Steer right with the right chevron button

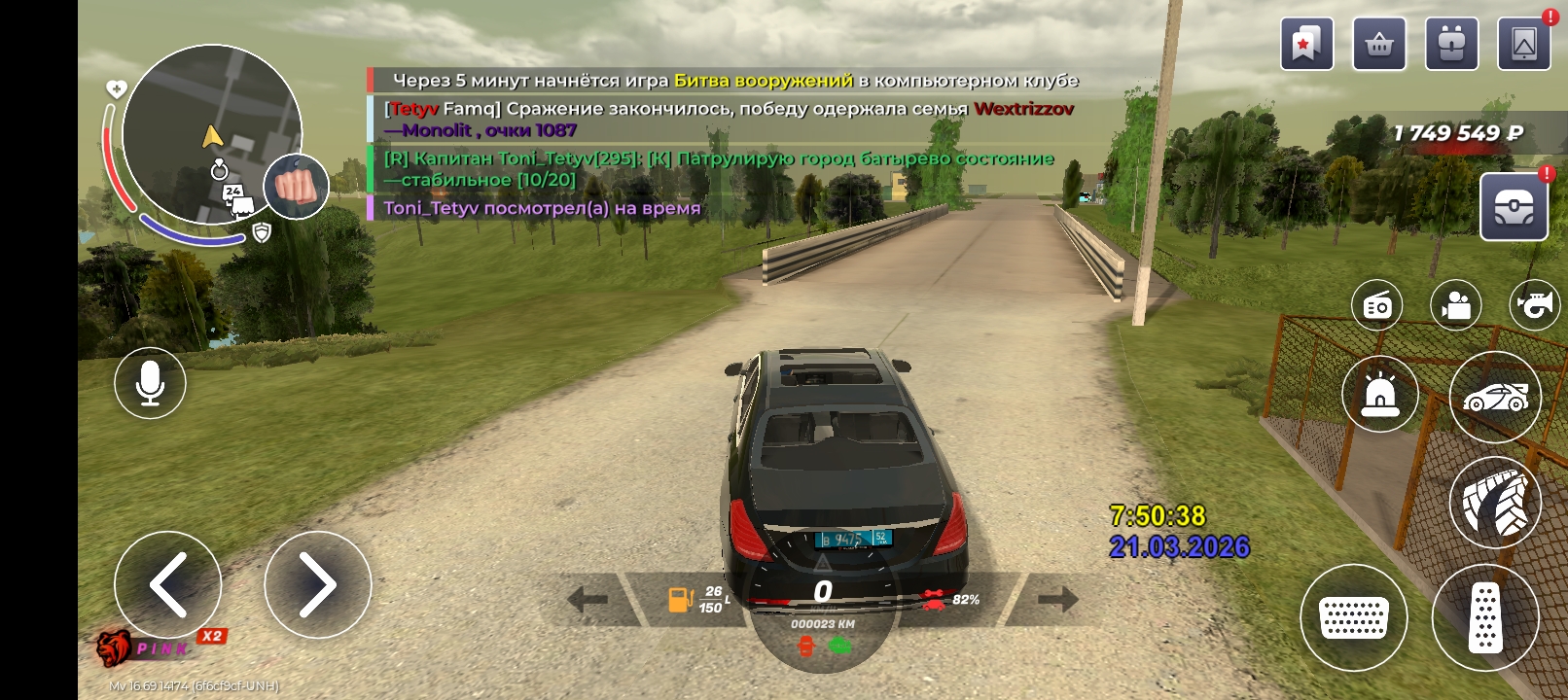tap(317, 584)
